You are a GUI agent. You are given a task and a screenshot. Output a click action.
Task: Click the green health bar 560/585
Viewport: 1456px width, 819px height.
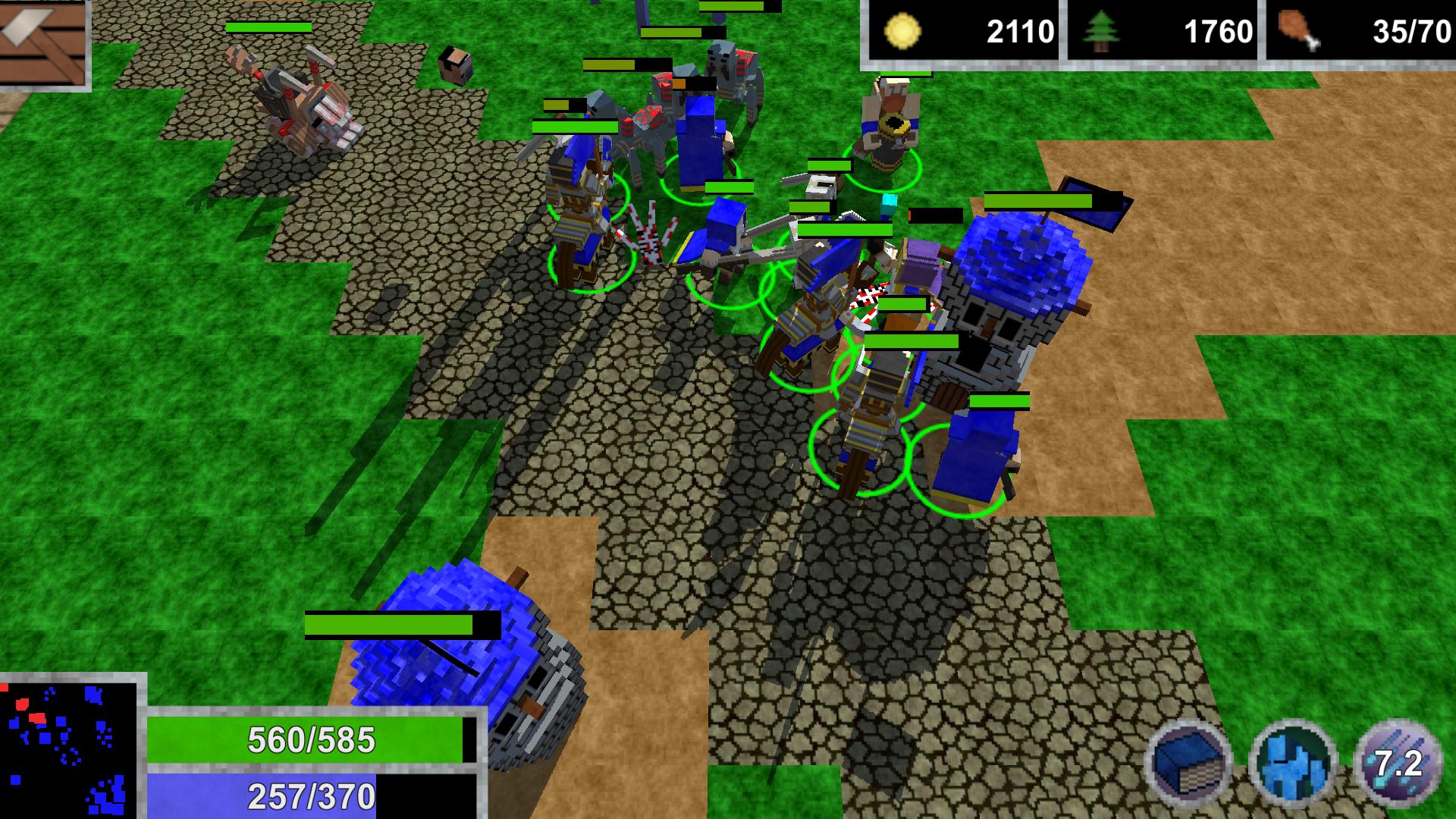(311, 739)
